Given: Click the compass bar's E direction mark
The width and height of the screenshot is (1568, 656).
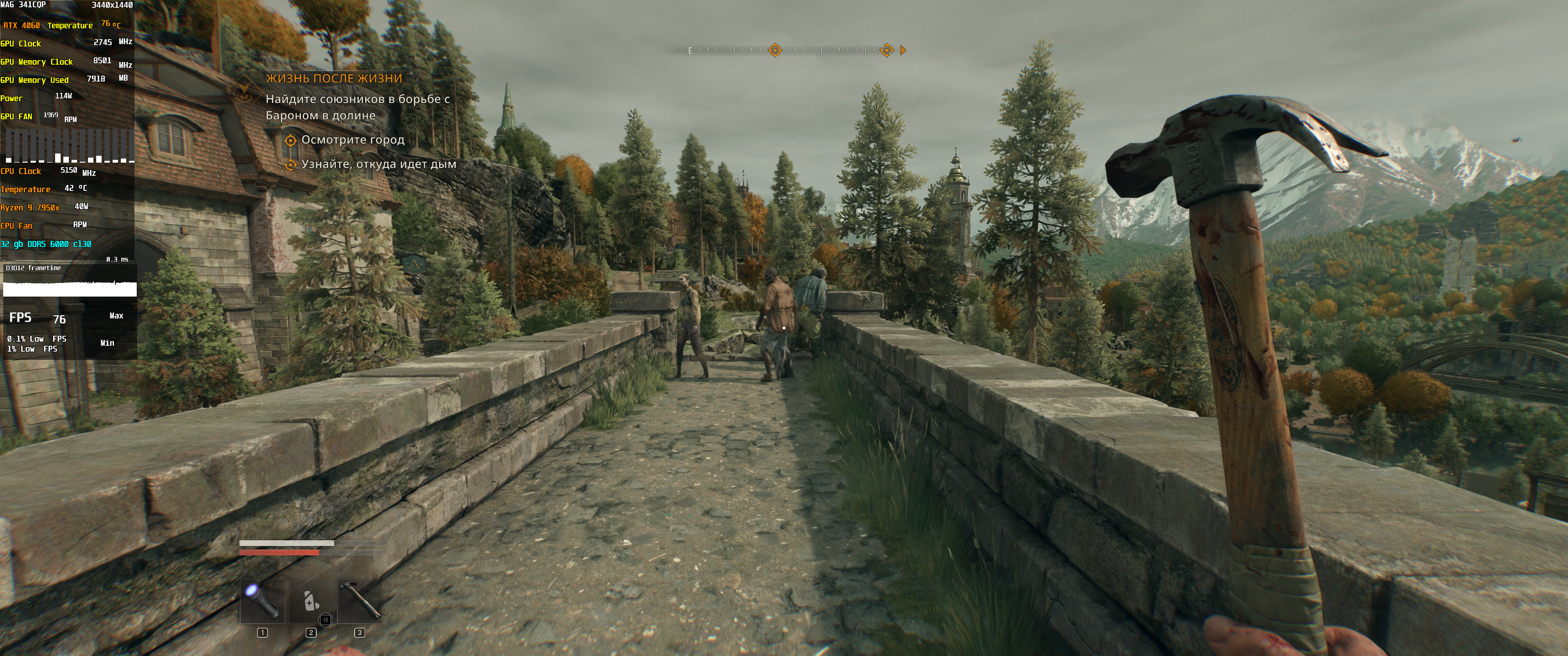Looking at the screenshot, I should click(690, 51).
